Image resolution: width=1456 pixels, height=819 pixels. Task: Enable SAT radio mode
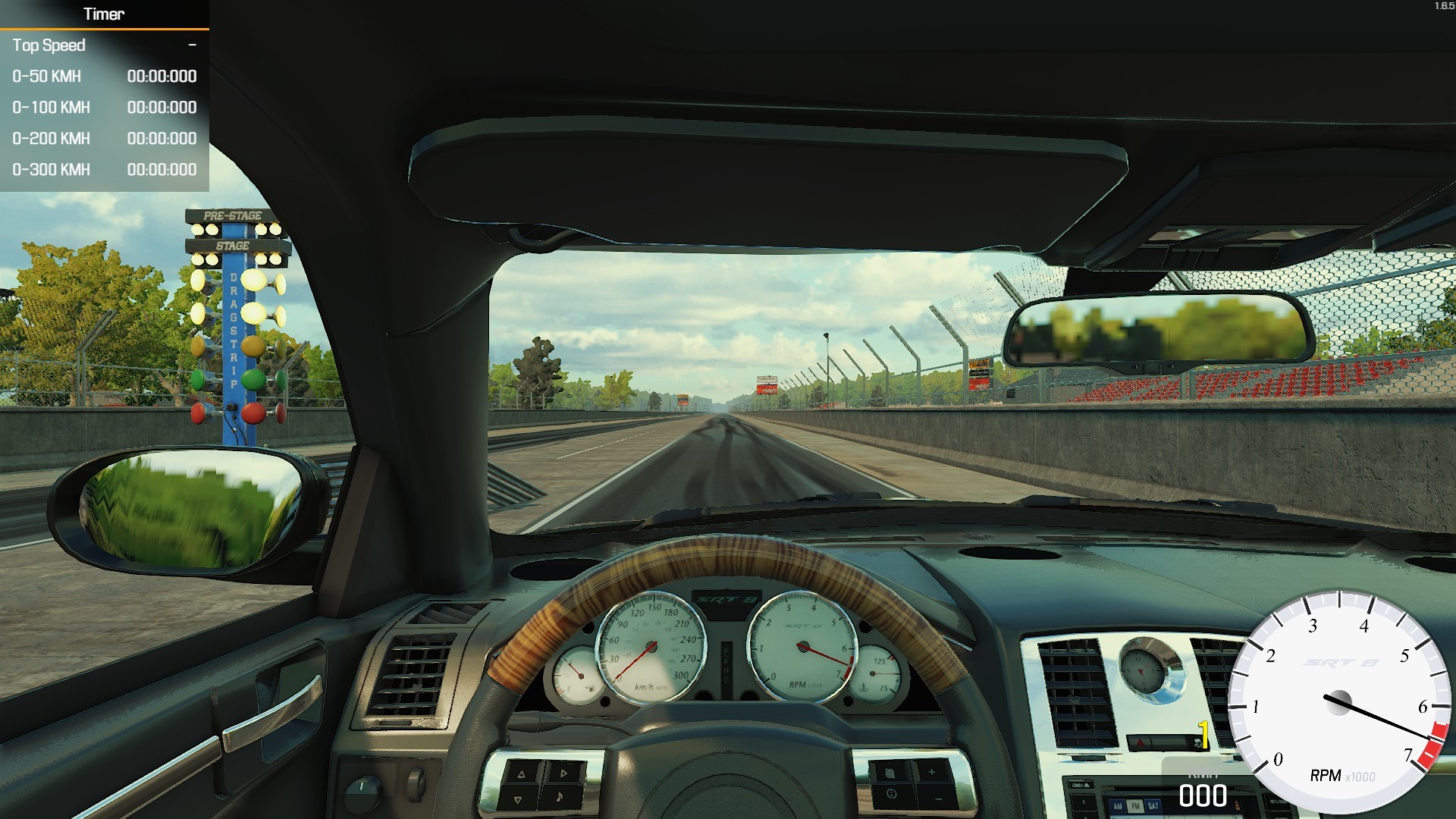[x=1153, y=807]
